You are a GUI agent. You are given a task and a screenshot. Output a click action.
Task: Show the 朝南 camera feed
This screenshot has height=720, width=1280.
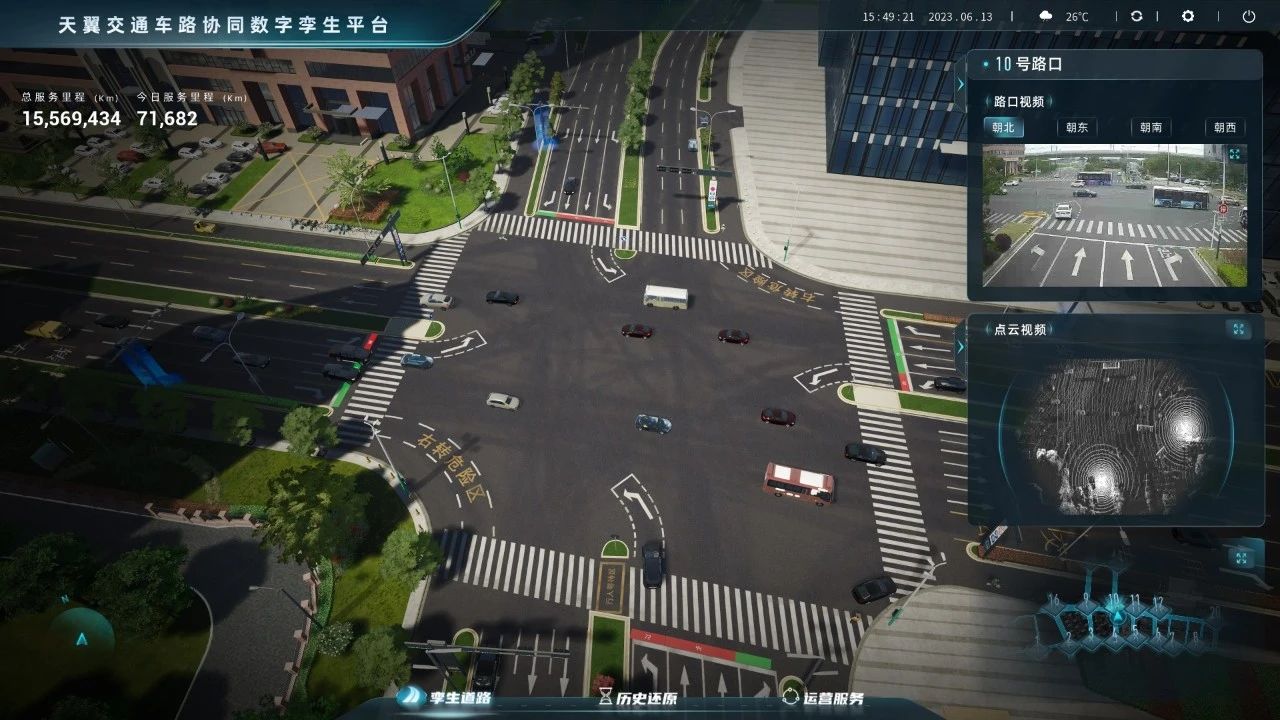coord(1151,127)
